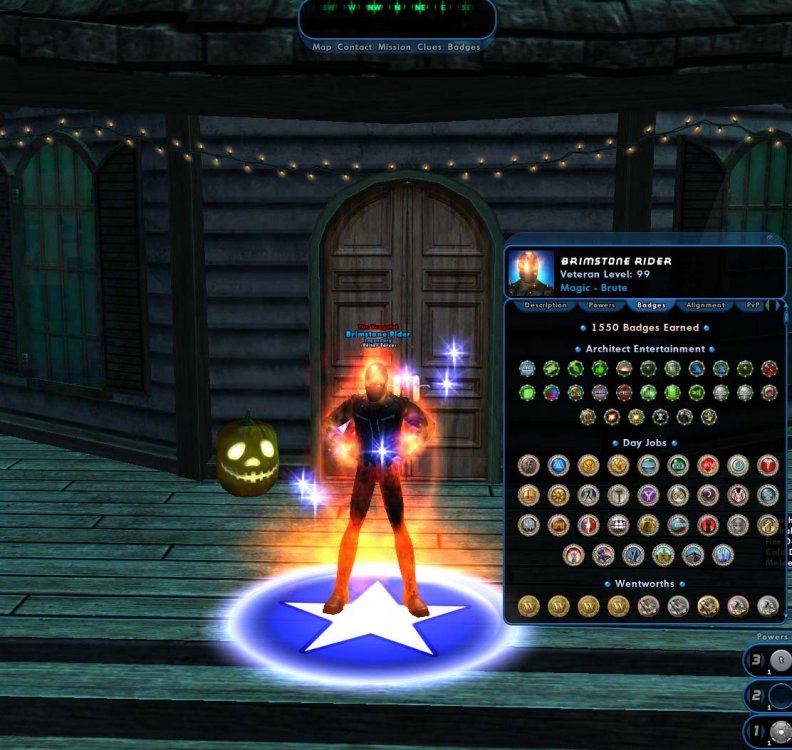
Task: Close the character info window
Action: tap(770, 239)
